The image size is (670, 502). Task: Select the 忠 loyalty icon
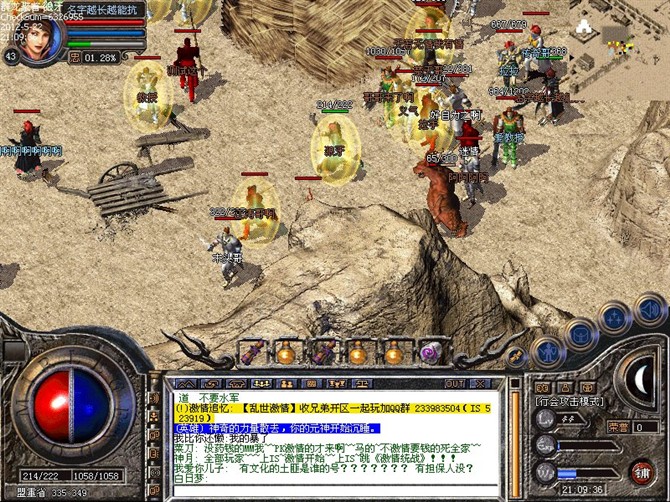[x=74, y=57]
